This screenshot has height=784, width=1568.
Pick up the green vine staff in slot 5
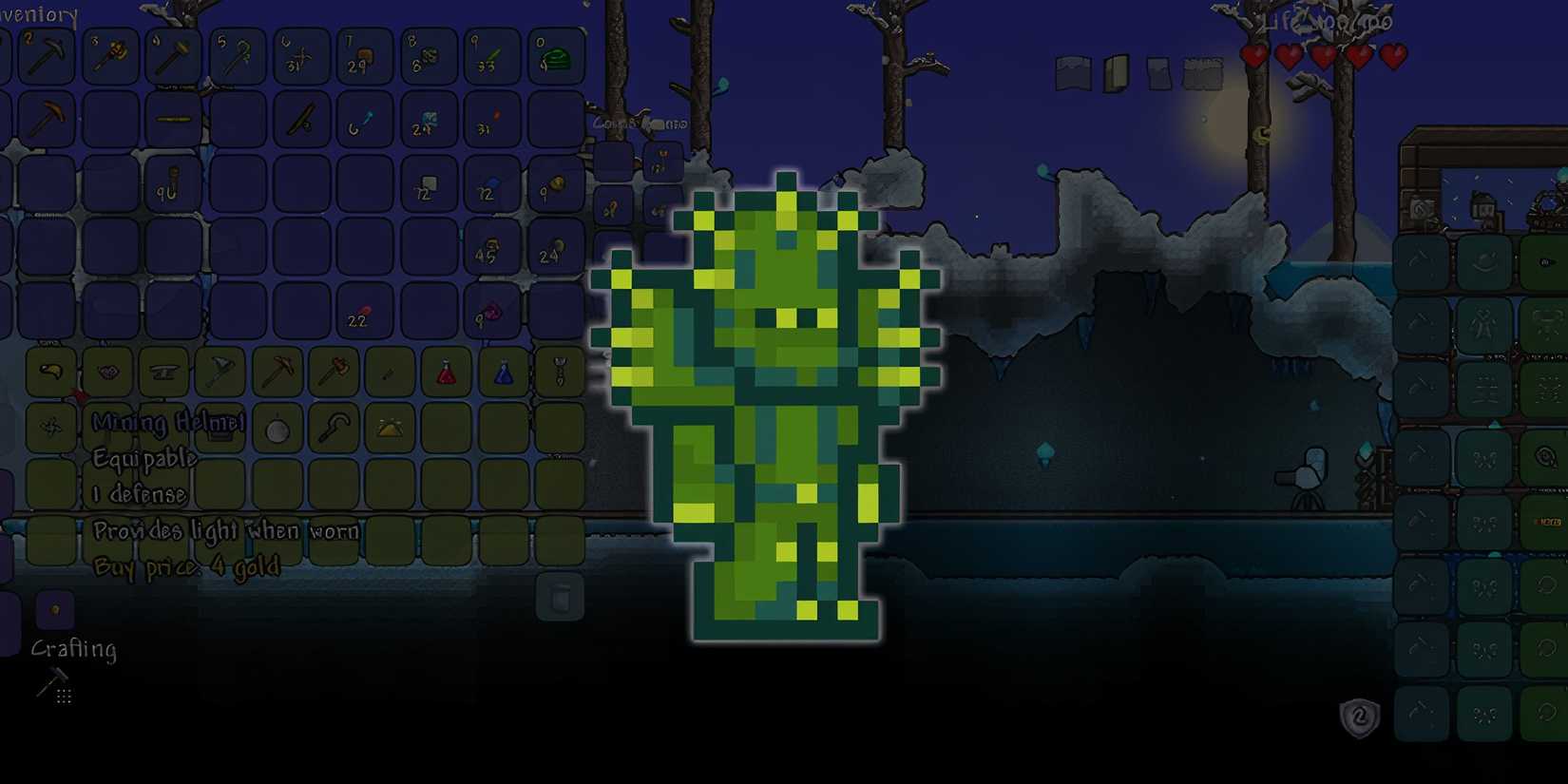pos(238,57)
